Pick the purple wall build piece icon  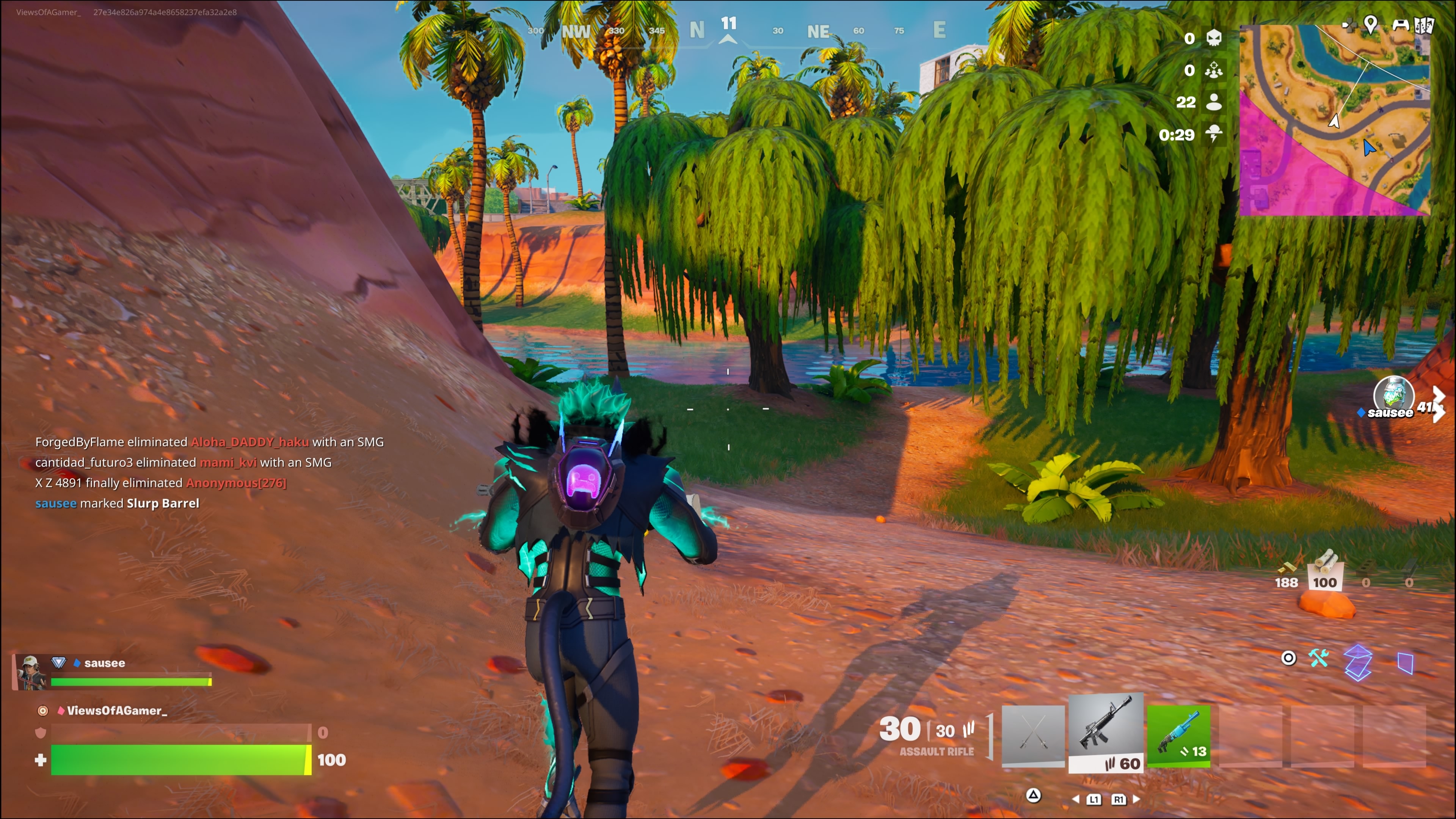pyautogui.click(x=1404, y=662)
